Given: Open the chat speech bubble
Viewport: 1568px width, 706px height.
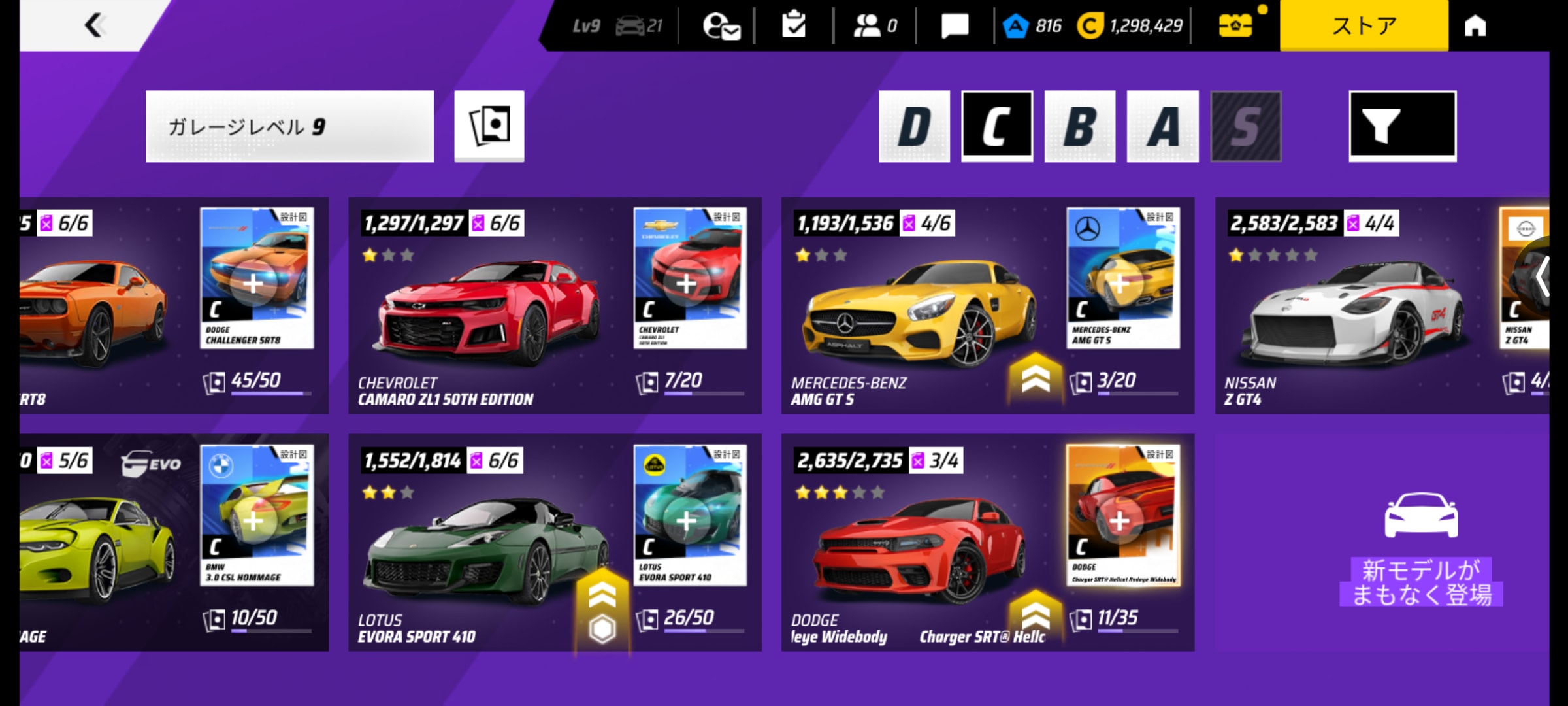Looking at the screenshot, I should pyautogui.click(x=955, y=25).
